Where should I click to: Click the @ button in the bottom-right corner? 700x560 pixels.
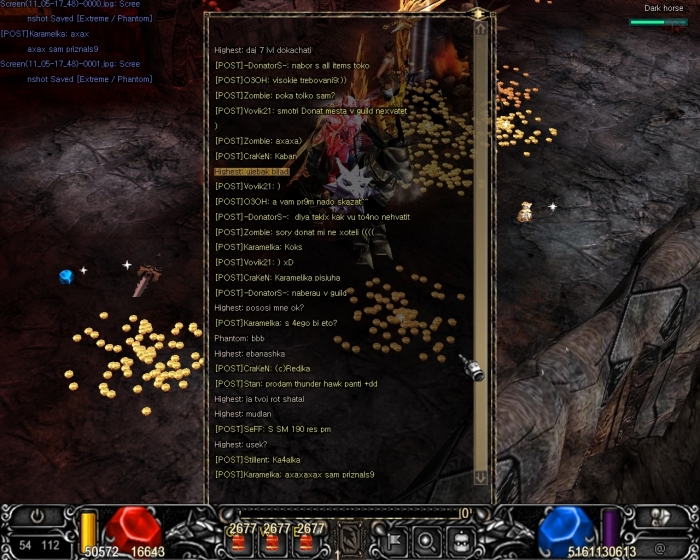tap(658, 548)
